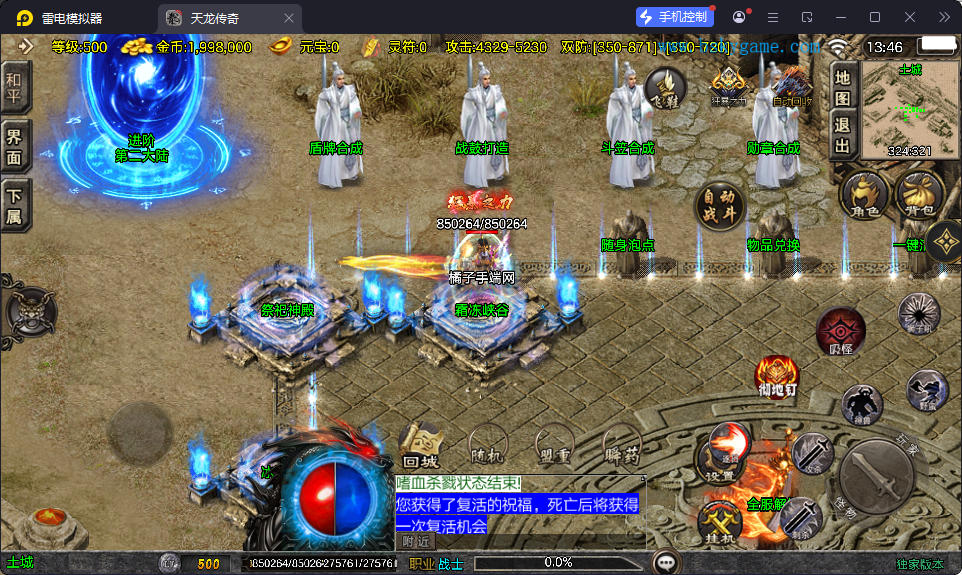Screen dimensions: 962x575
Task: Open the 角色 character sheet
Action: (863, 196)
